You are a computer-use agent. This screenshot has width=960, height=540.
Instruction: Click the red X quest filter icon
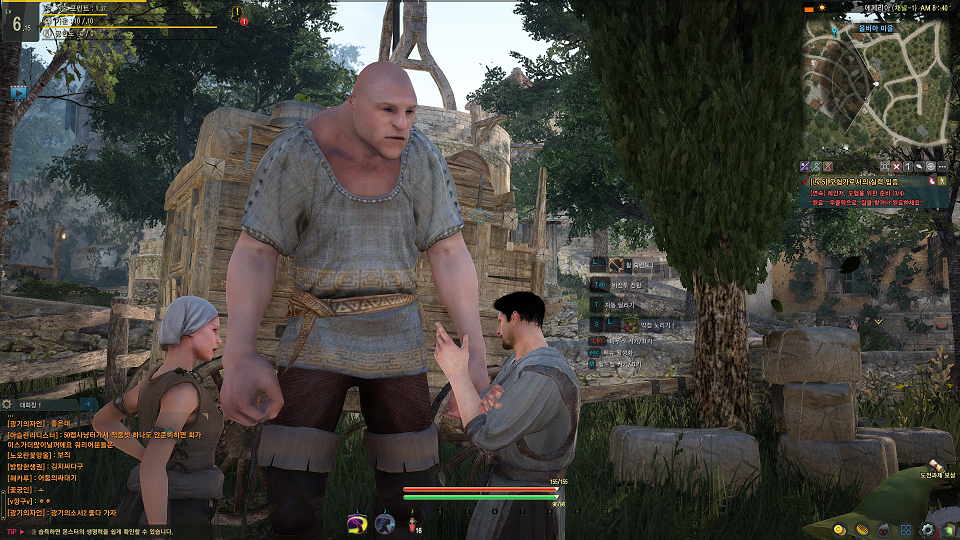pos(896,165)
